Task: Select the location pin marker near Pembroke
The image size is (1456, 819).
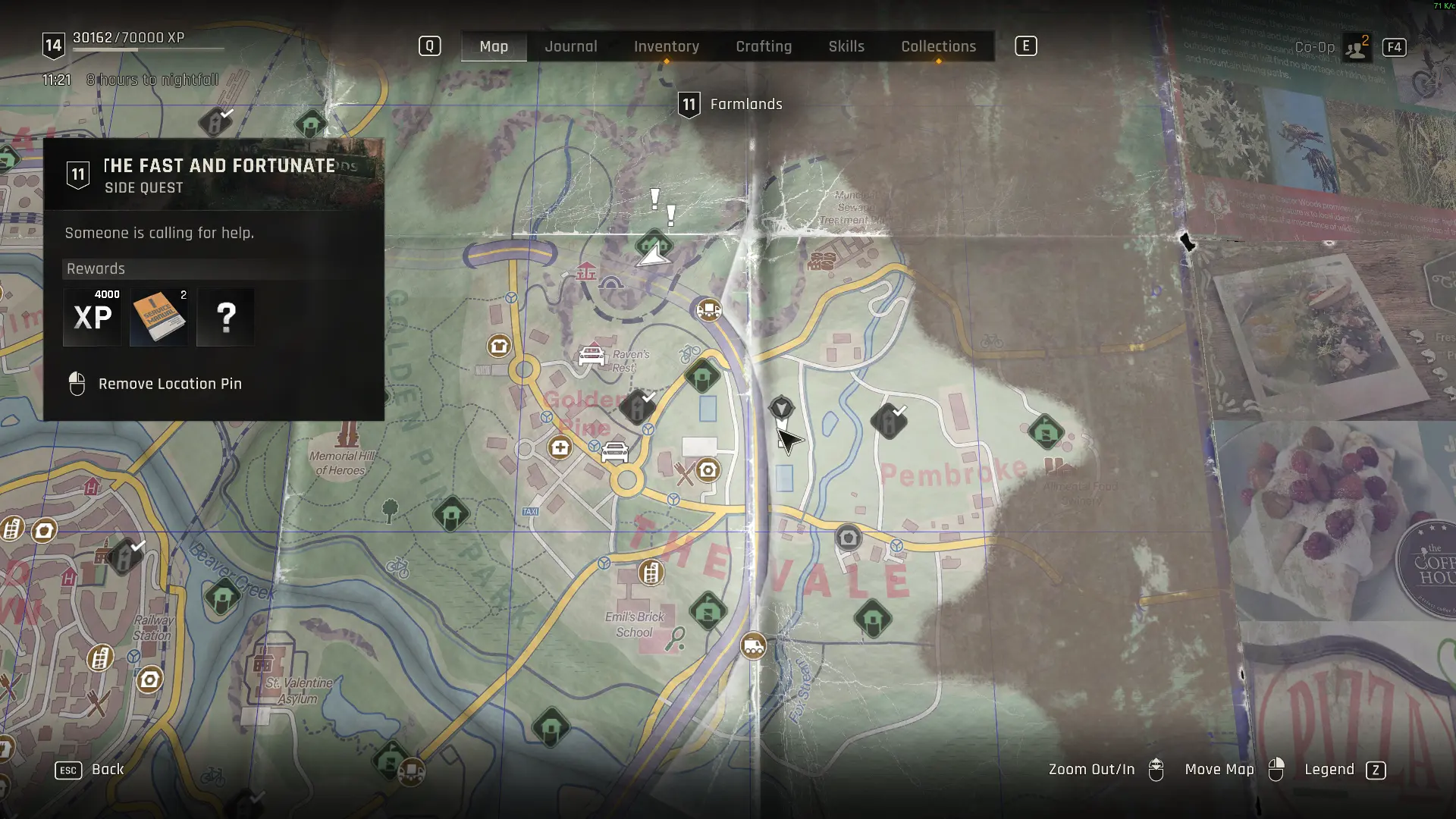Action: [781, 409]
